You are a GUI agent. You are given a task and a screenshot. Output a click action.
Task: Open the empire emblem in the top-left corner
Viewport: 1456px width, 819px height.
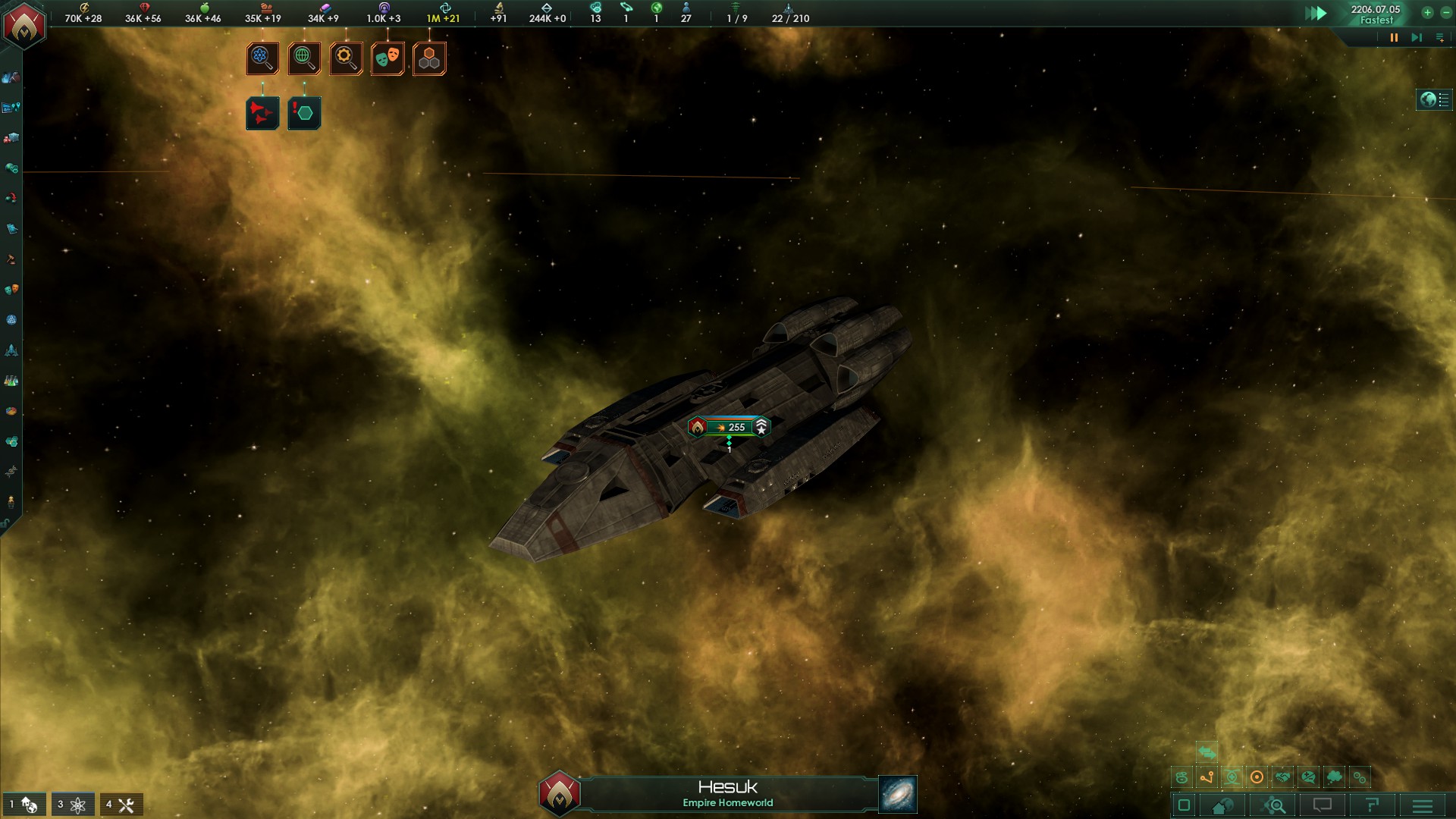[24, 24]
